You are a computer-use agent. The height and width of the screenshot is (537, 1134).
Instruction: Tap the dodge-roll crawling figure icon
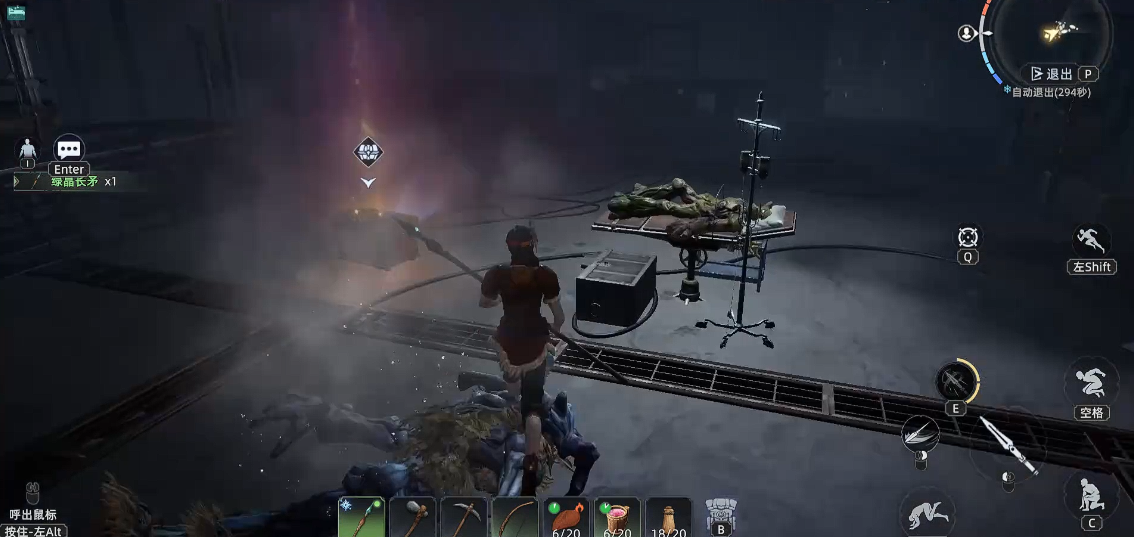click(x=925, y=514)
